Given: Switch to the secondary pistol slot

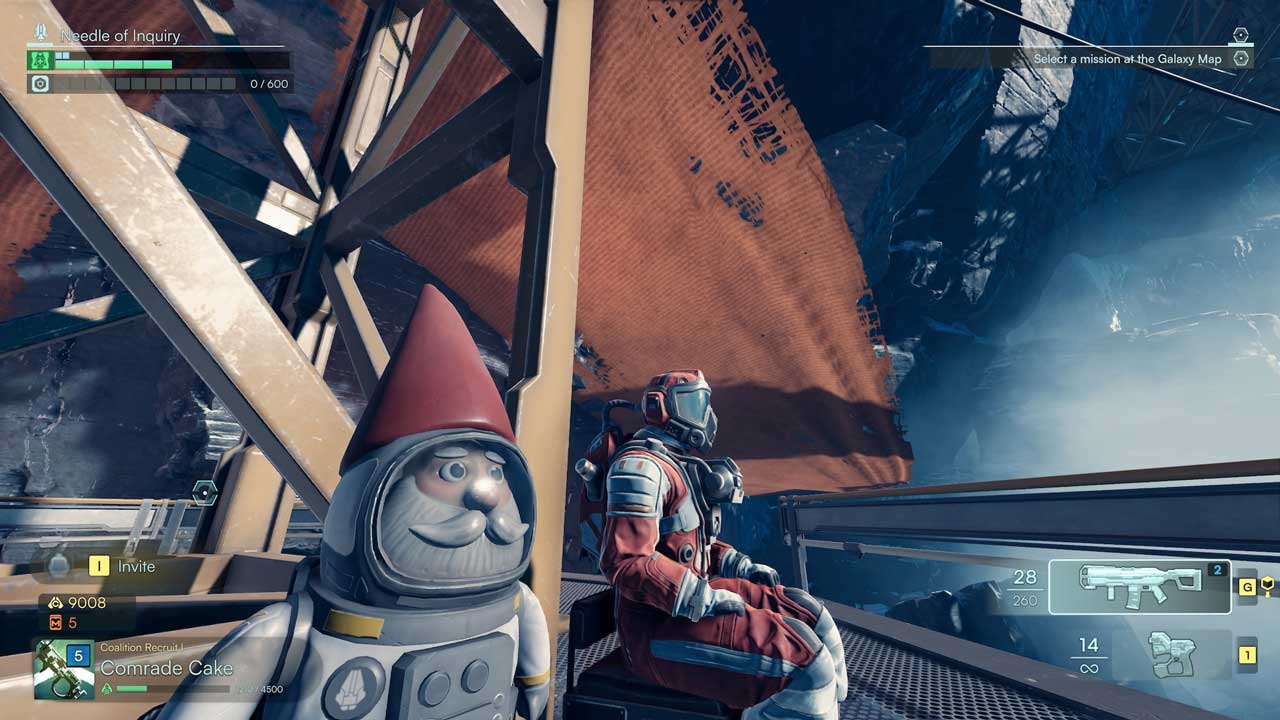Looking at the screenshot, I should [x=1171, y=655].
